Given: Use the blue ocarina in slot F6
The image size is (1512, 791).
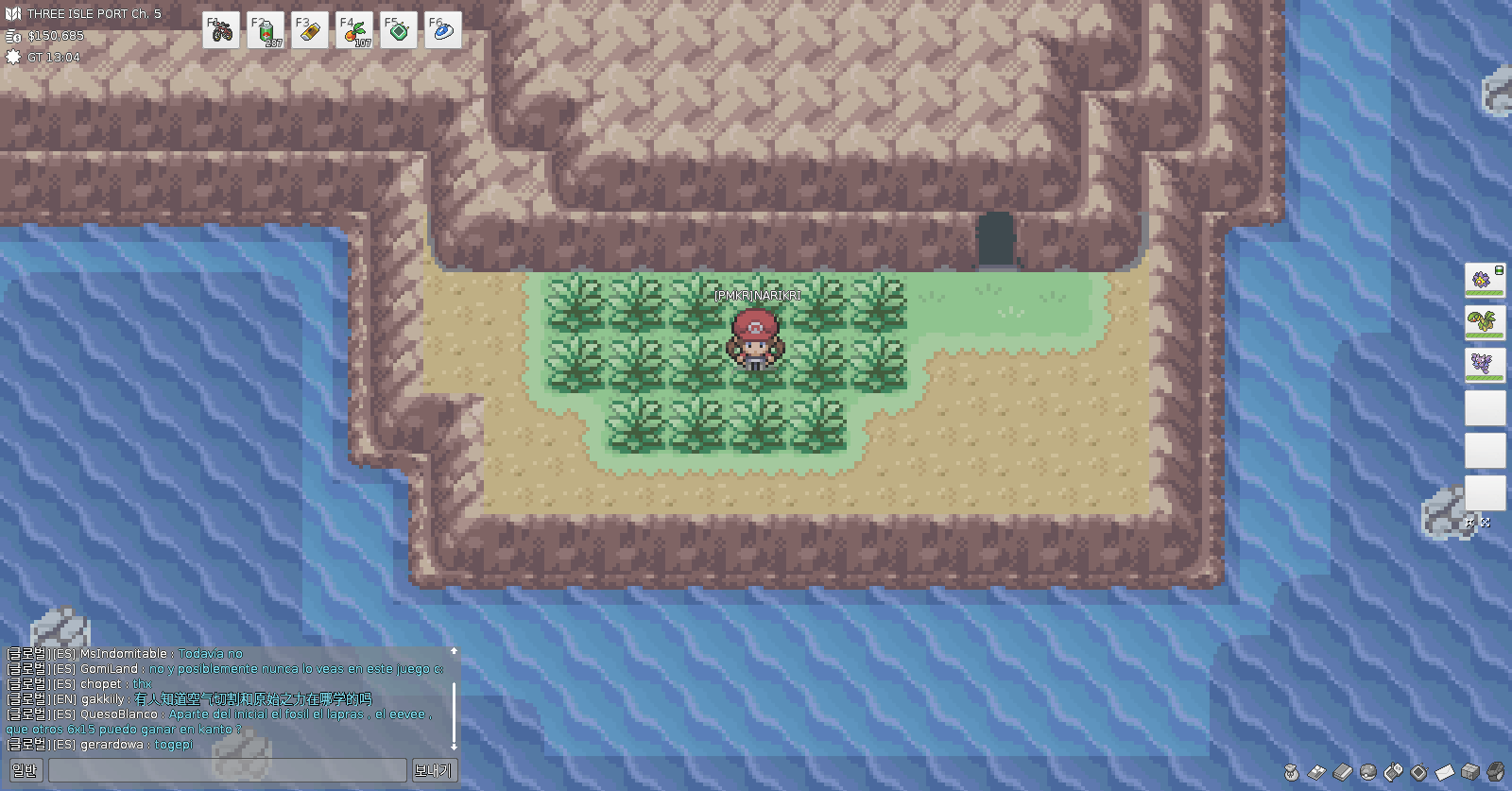Looking at the screenshot, I should coord(442,31).
